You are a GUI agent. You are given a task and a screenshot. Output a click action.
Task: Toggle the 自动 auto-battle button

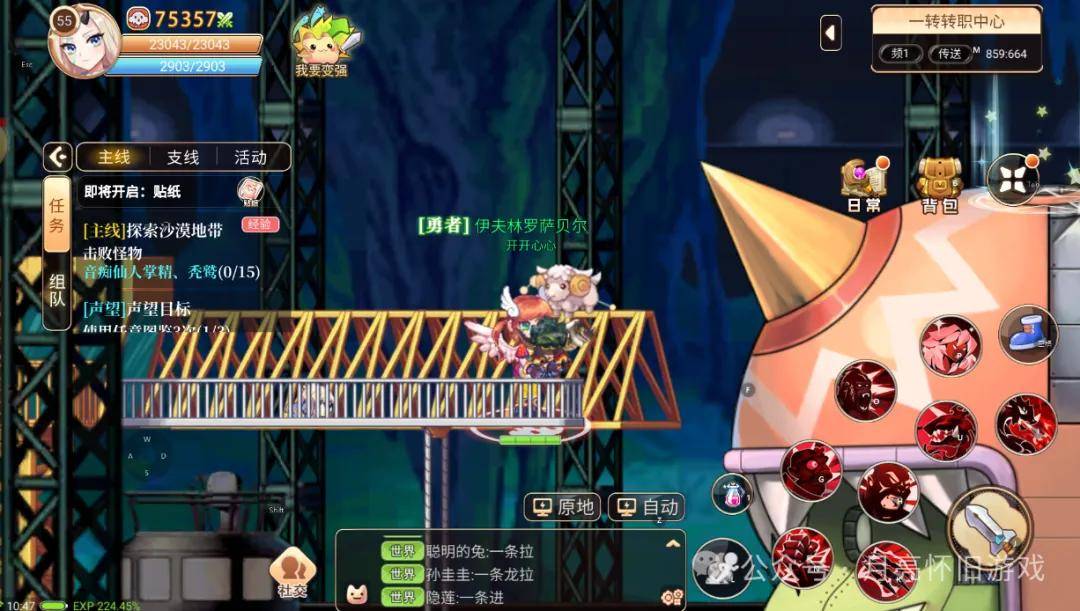650,507
